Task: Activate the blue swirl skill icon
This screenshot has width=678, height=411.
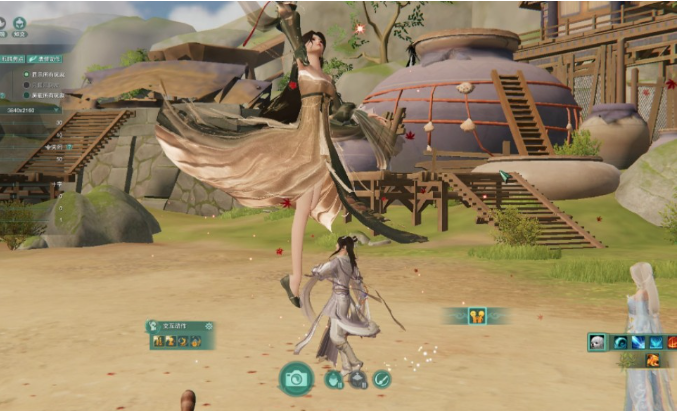Action: 619,342
